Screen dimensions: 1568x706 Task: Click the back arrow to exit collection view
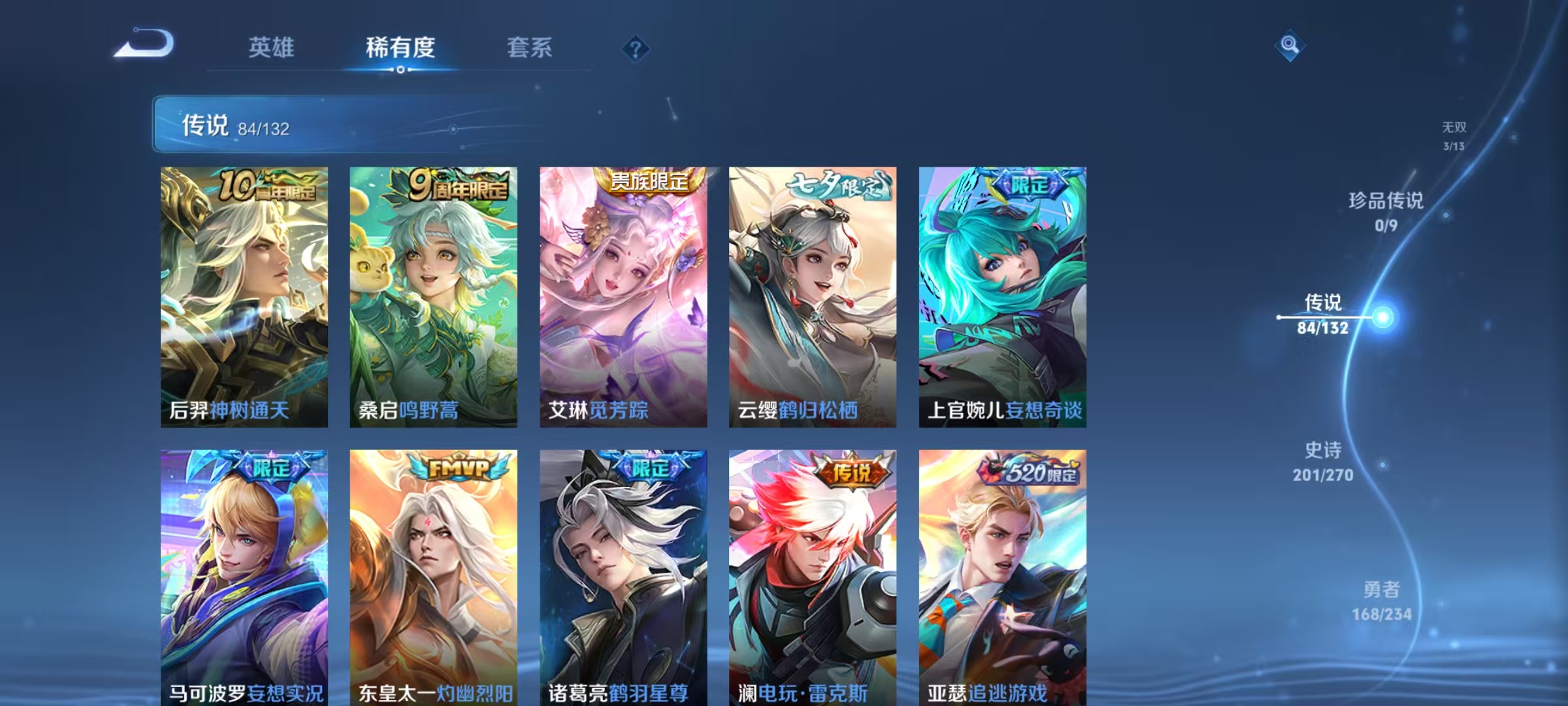coord(145,42)
